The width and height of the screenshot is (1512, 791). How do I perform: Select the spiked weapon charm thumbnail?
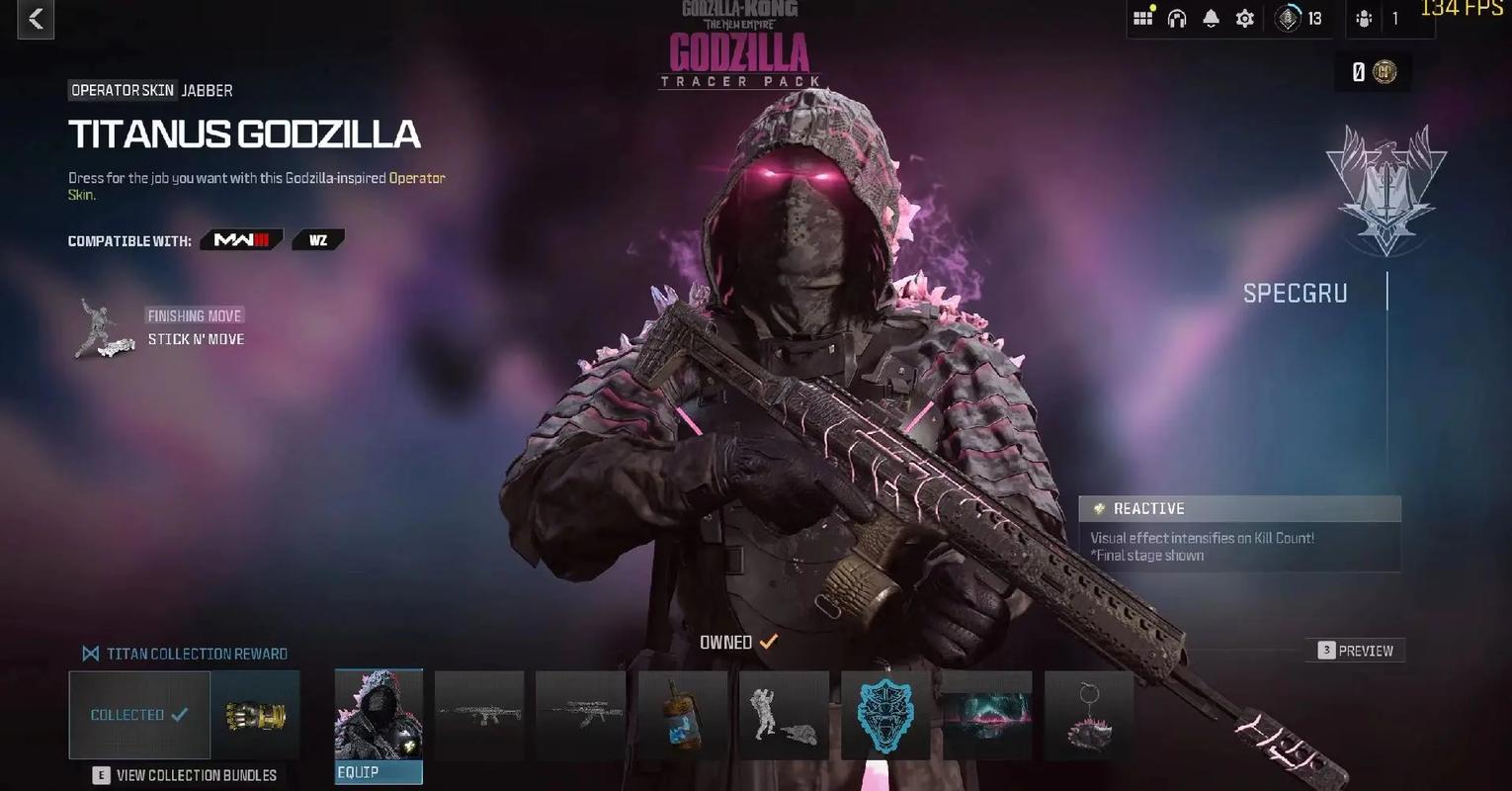1088,715
